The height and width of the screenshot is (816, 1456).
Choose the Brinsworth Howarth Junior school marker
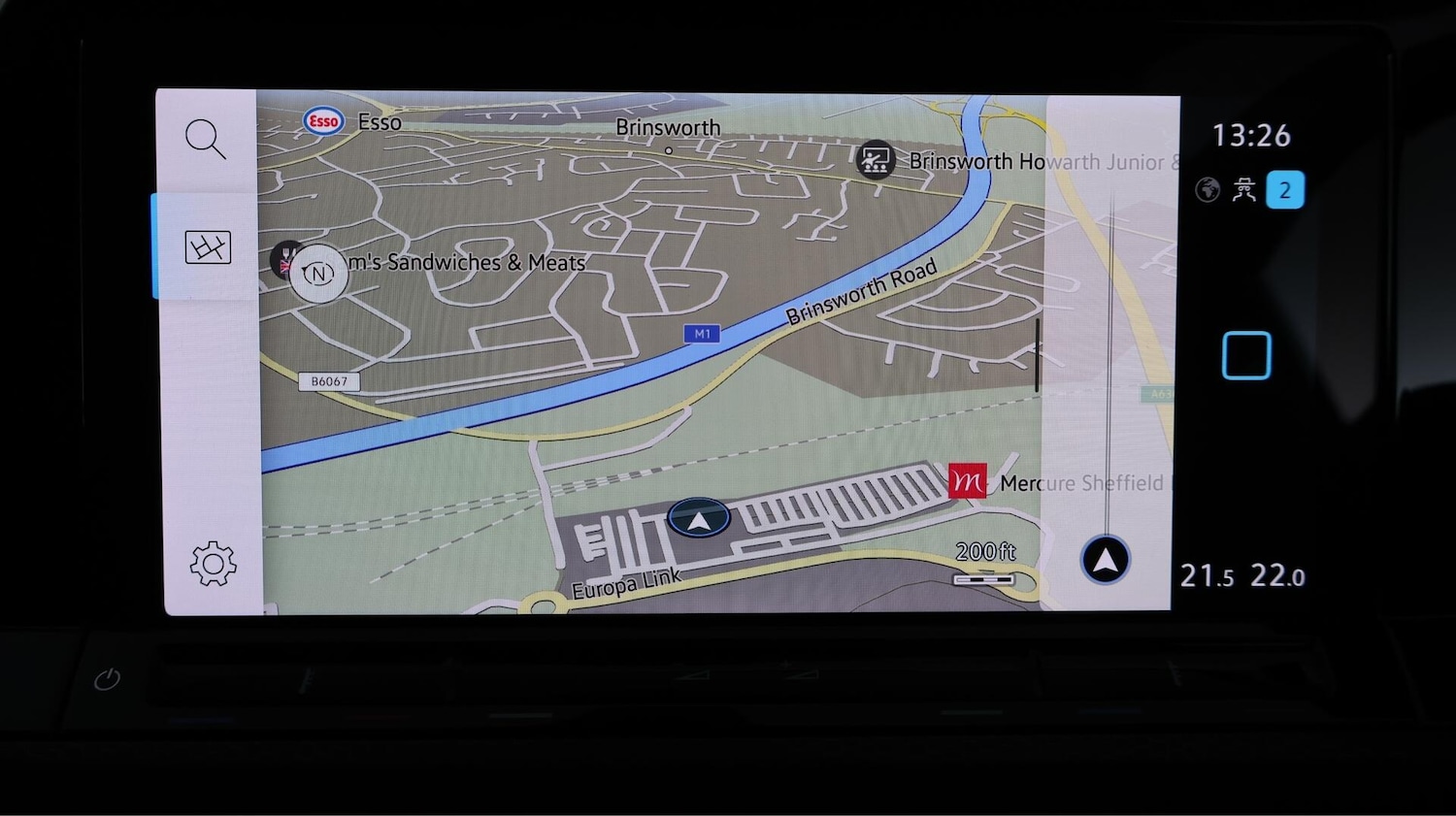[x=876, y=160]
